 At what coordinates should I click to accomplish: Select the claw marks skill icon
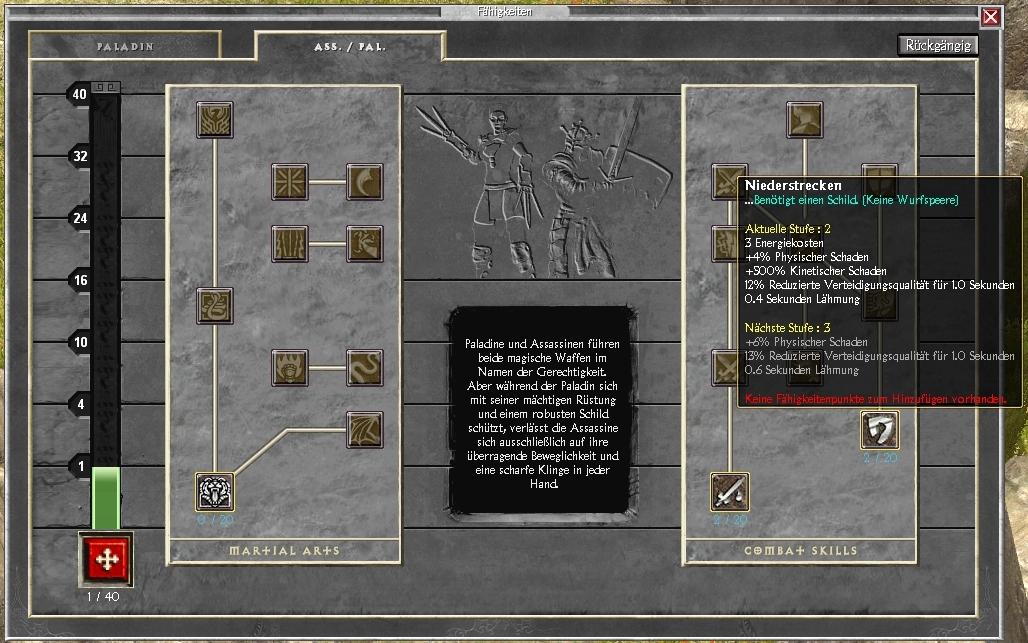[x=290, y=244]
